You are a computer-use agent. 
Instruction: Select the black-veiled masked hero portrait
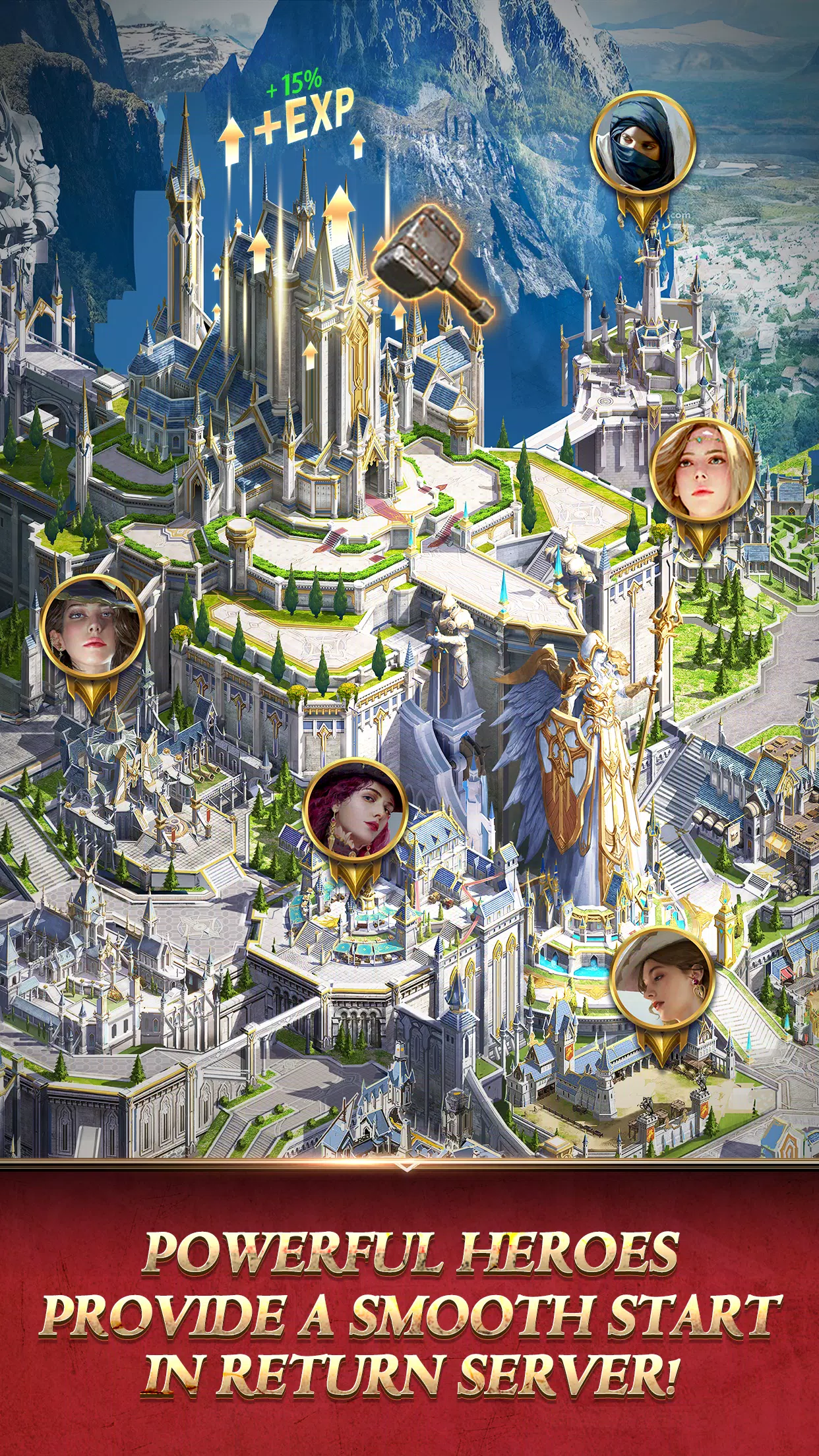click(642, 150)
